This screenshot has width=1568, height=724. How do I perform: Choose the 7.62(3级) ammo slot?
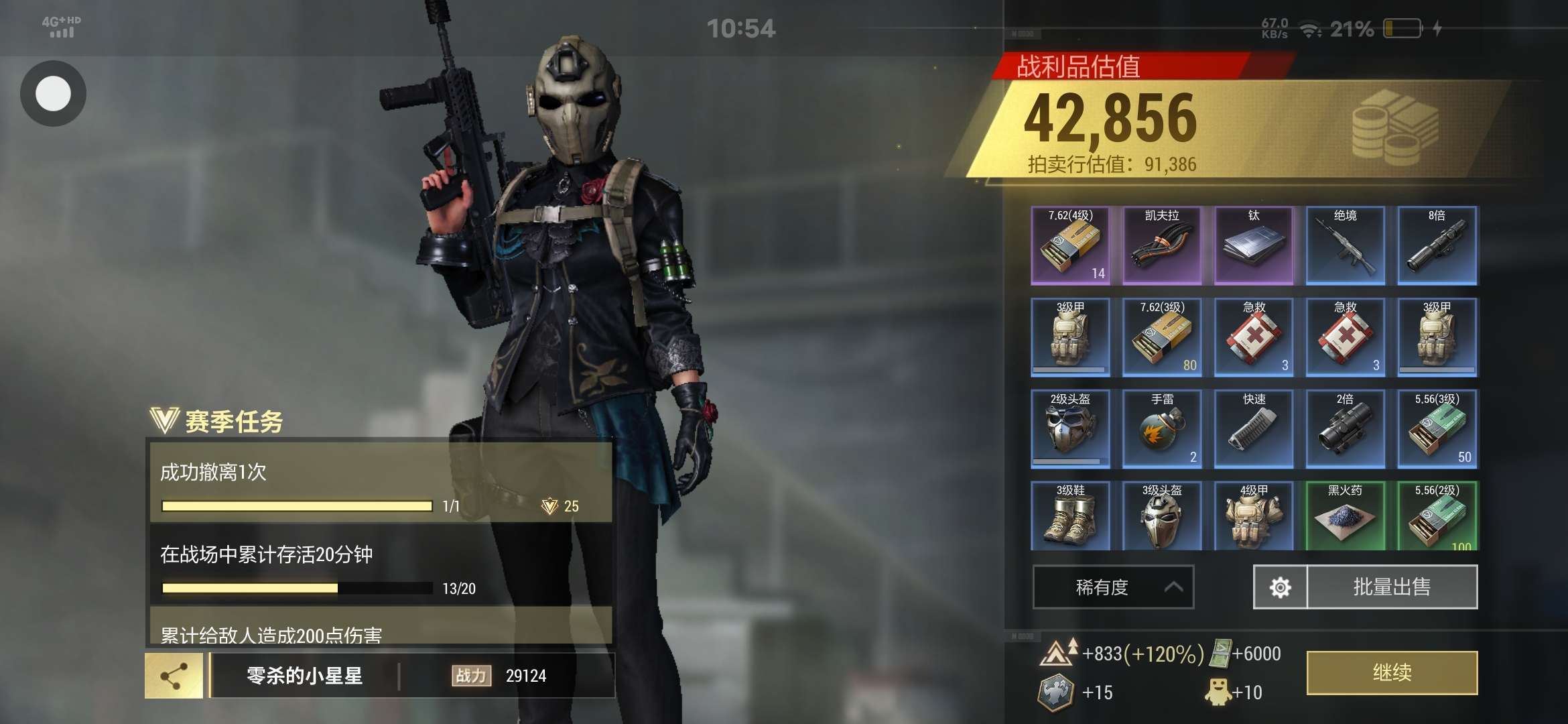1162,337
